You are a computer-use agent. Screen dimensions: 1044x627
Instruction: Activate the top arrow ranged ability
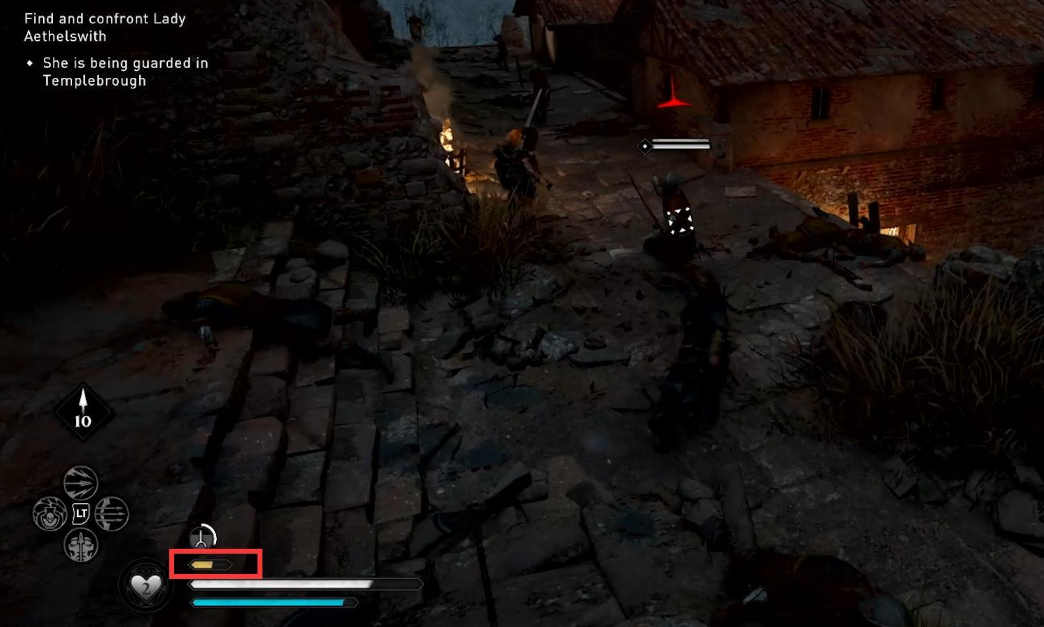[x=81, y=483]
